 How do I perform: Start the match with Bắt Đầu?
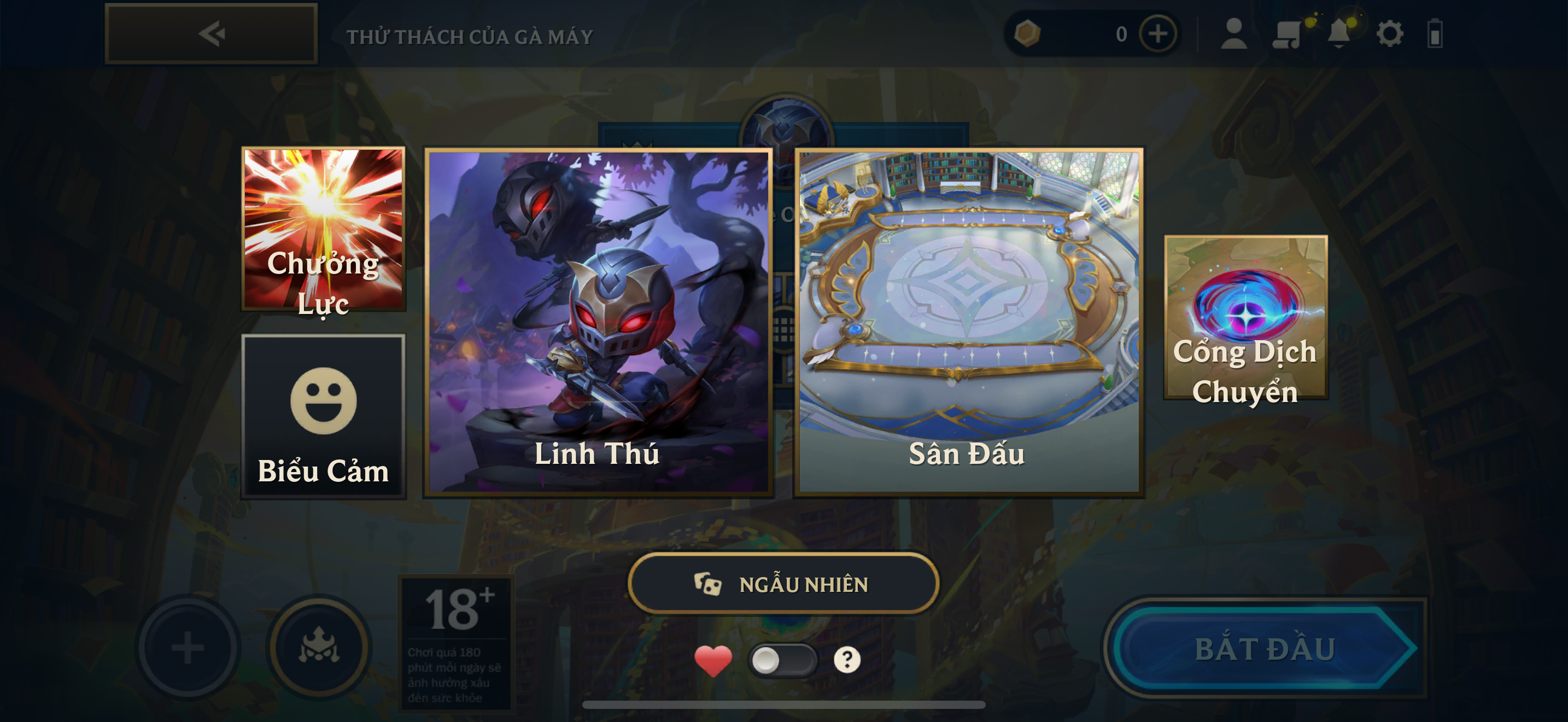tap(1265, 648)
